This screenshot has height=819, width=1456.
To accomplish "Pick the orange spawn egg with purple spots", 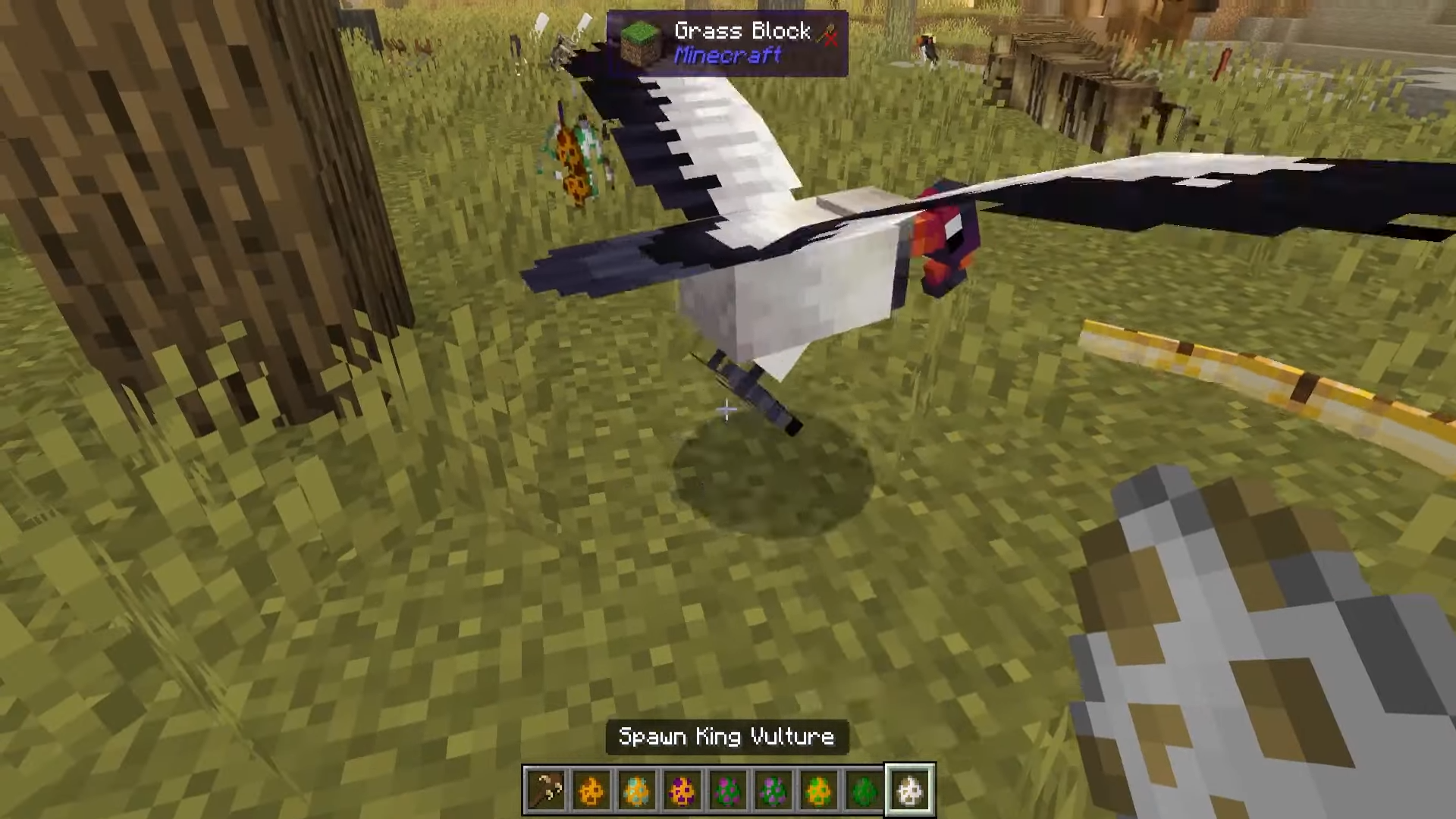I will coord(682,790).
